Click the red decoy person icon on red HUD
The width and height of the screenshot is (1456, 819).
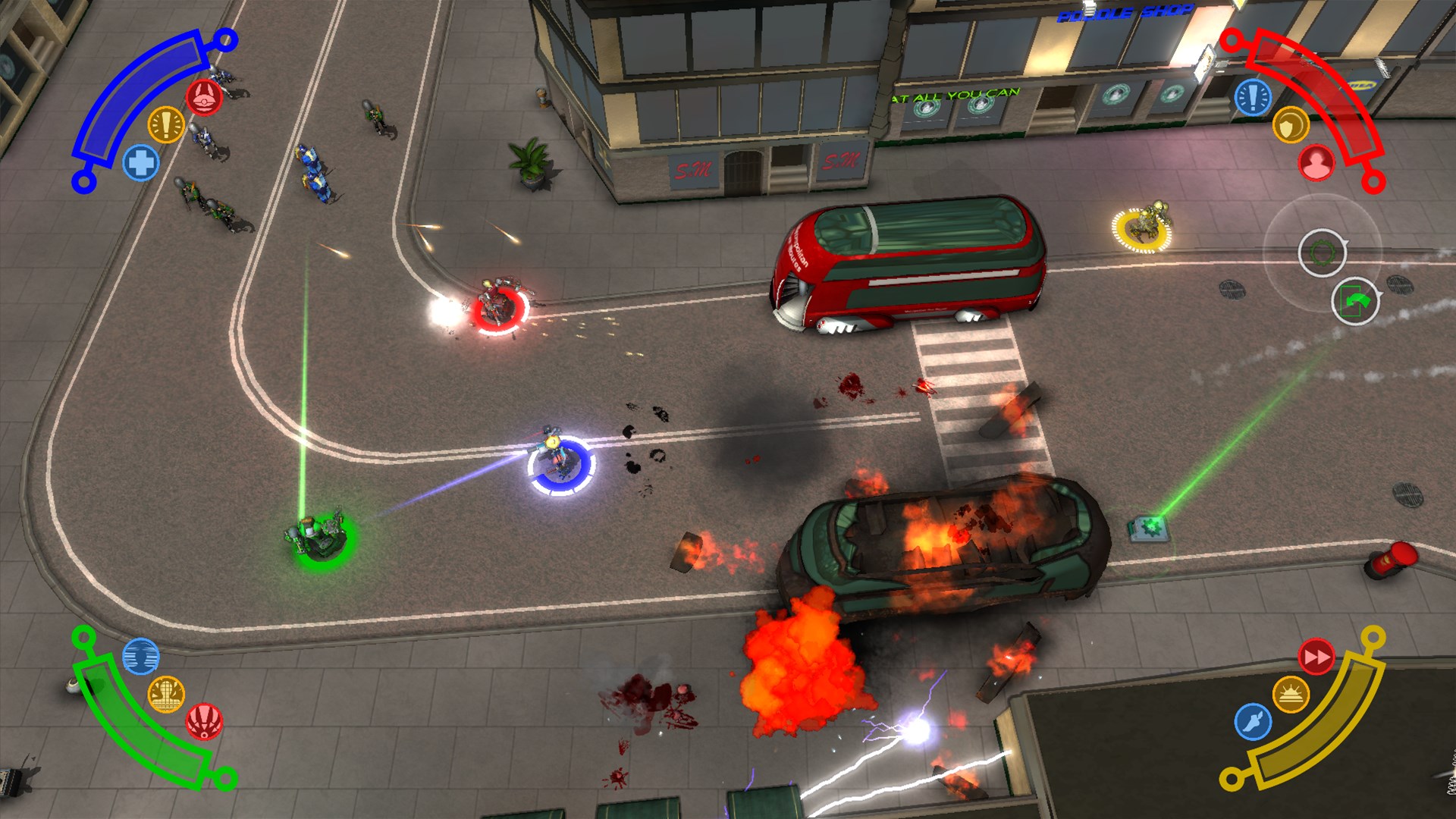(1316, 162)
